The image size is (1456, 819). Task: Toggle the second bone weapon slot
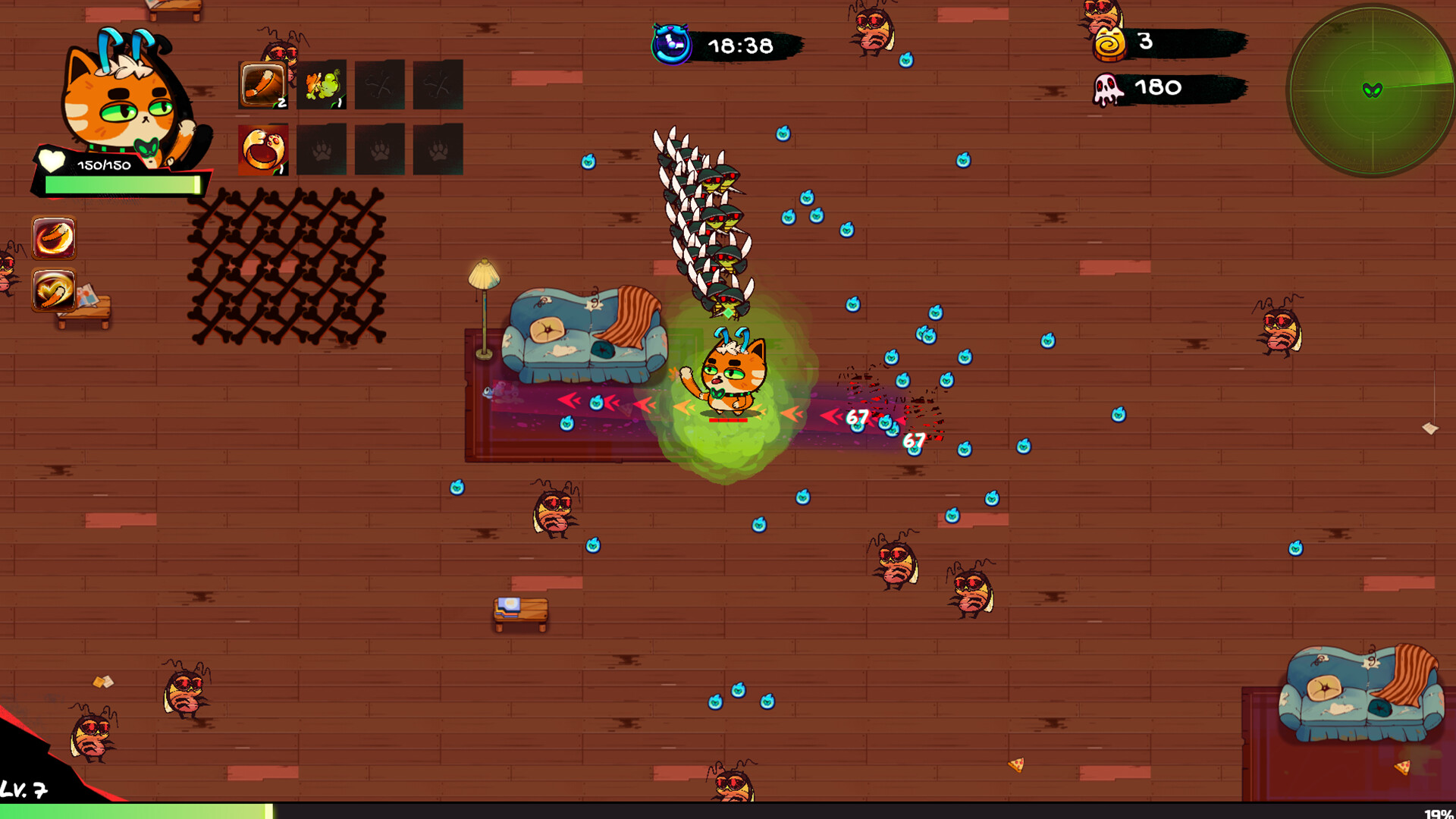click(x=438, y=83)
